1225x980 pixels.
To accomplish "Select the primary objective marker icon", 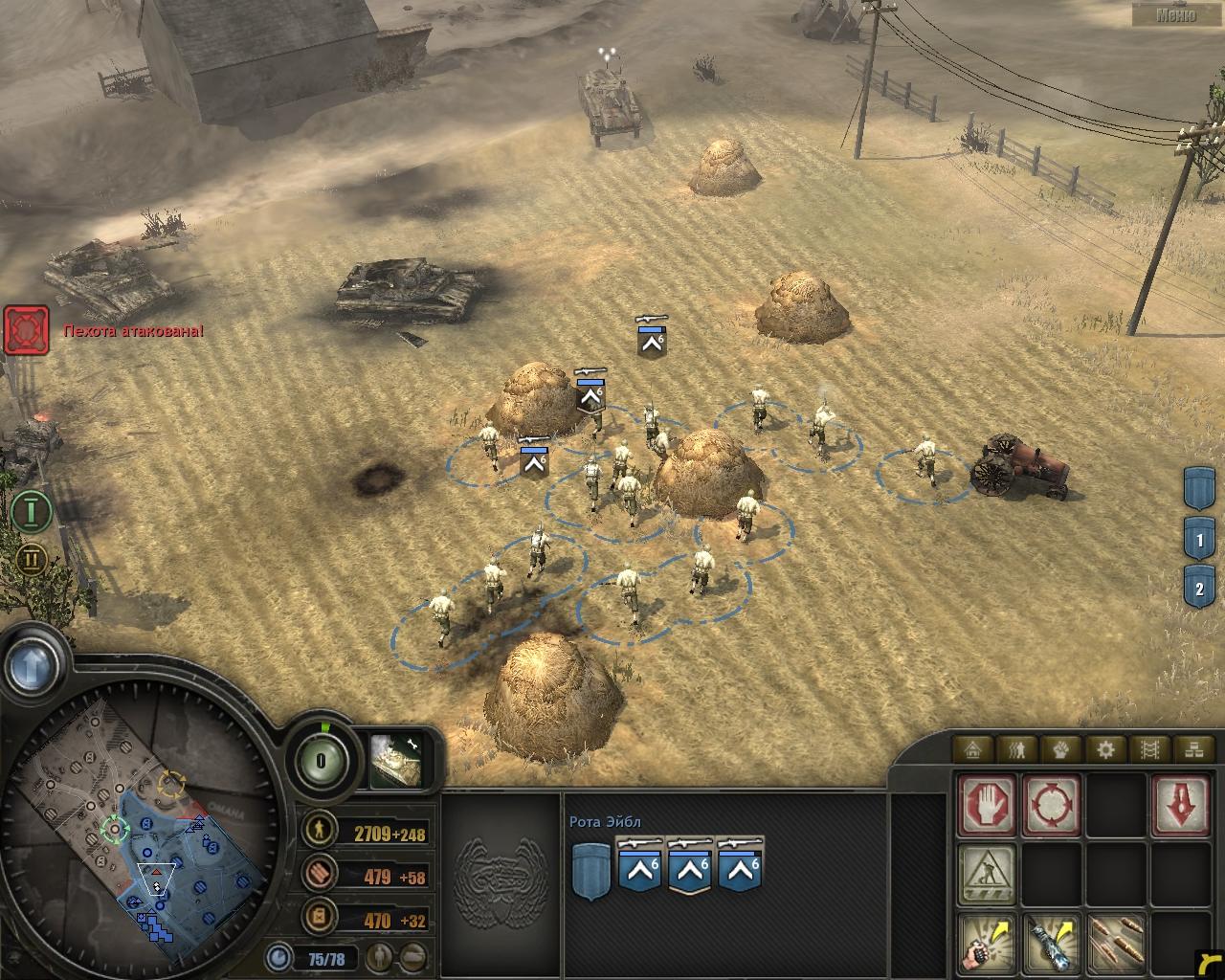I will (32, 510).
